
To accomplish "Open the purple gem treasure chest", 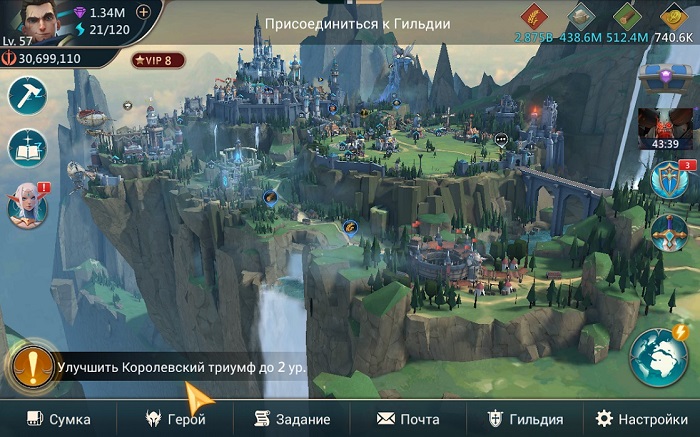I will 666,78.
